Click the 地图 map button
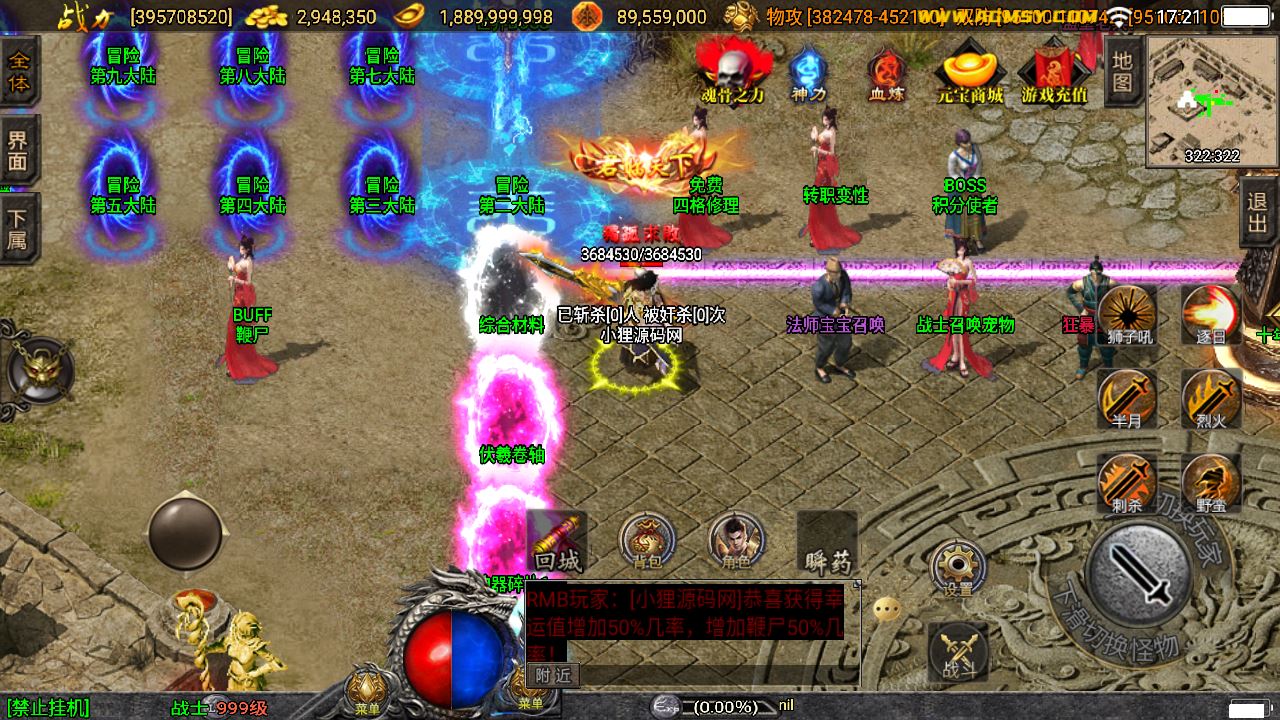This screenshot has height=720, width=1280. coord(1122,71)
